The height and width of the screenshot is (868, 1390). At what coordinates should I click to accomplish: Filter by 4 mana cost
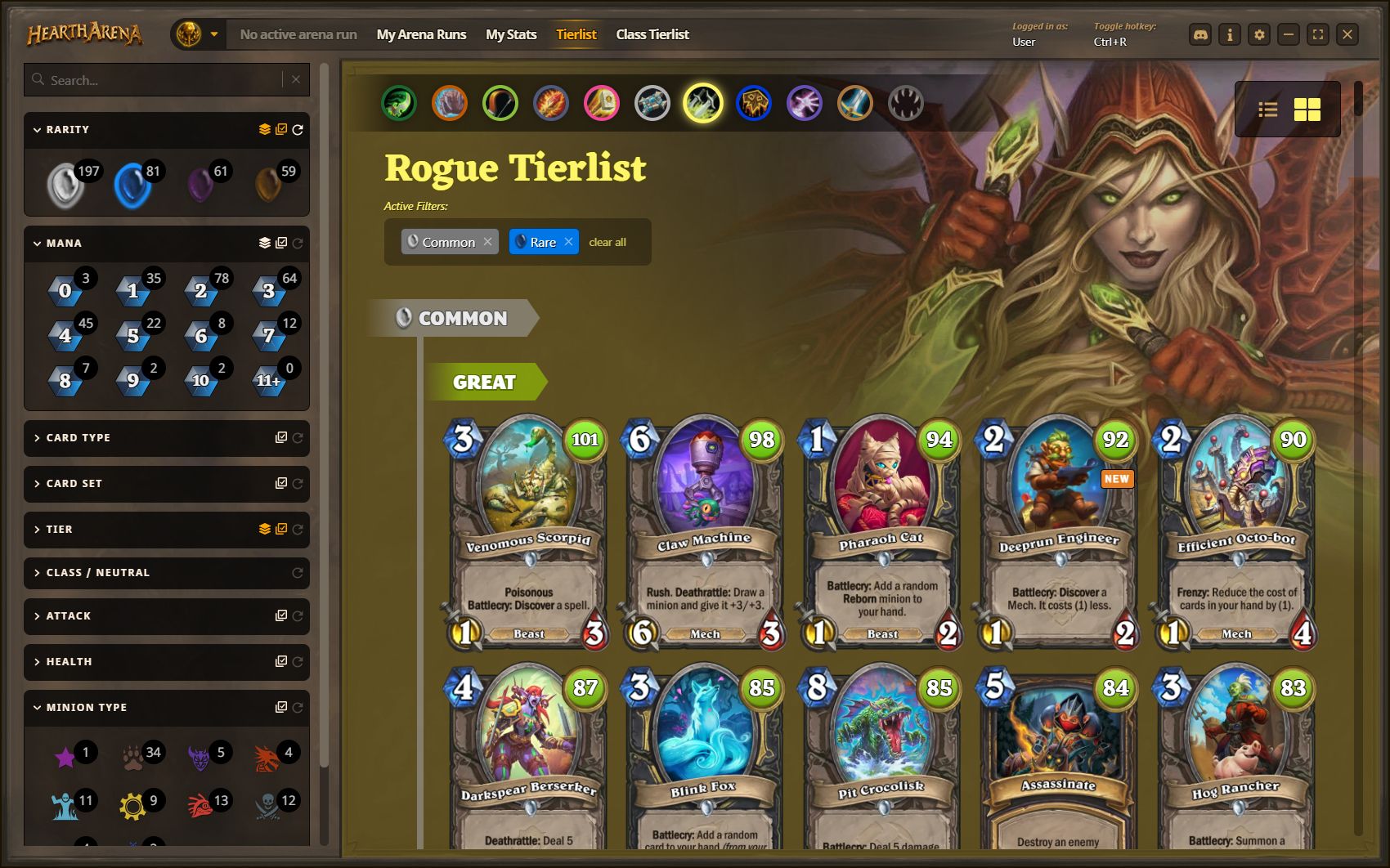click(66, 335)
